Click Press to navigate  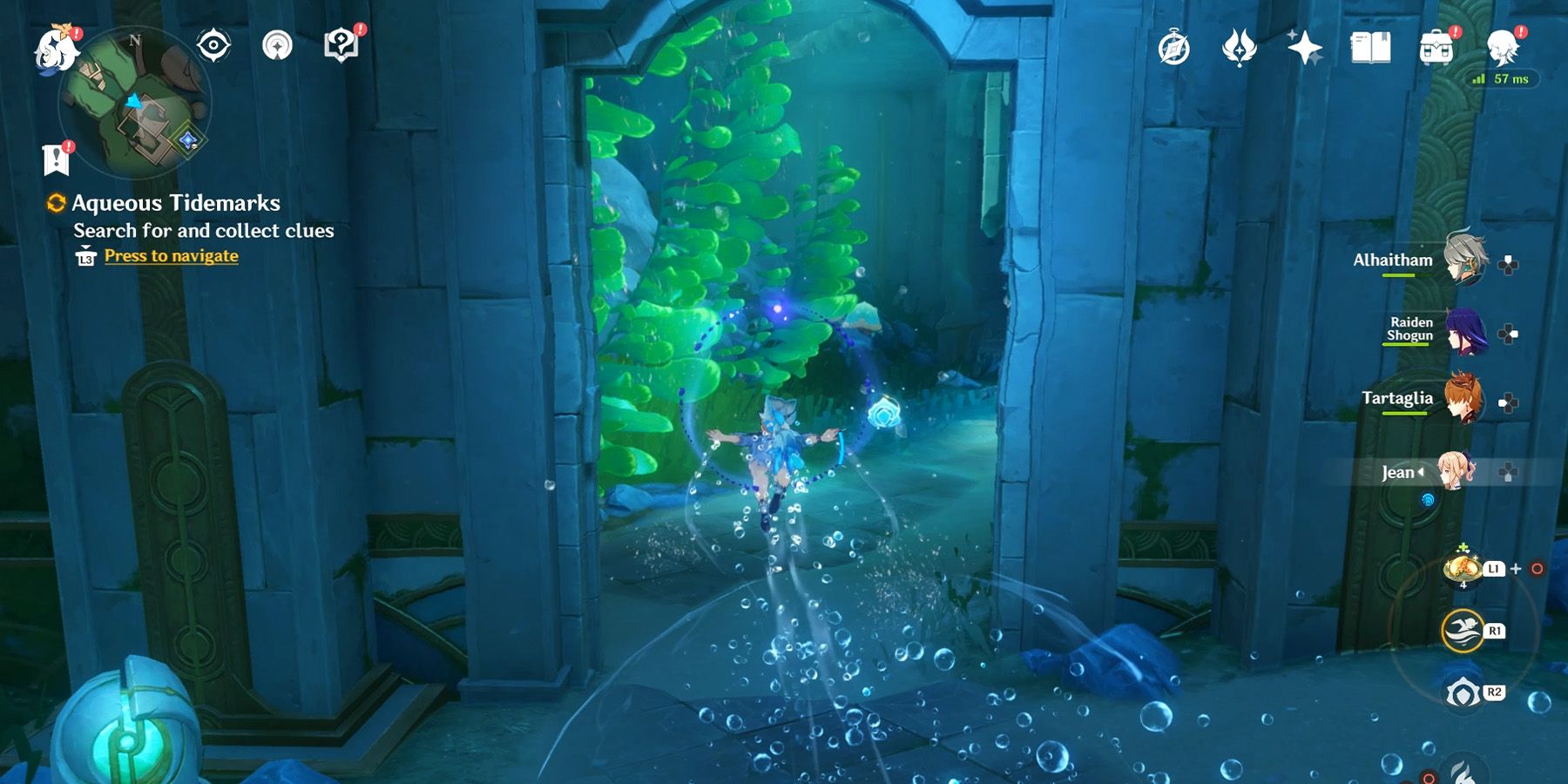[x=170, y=255]
